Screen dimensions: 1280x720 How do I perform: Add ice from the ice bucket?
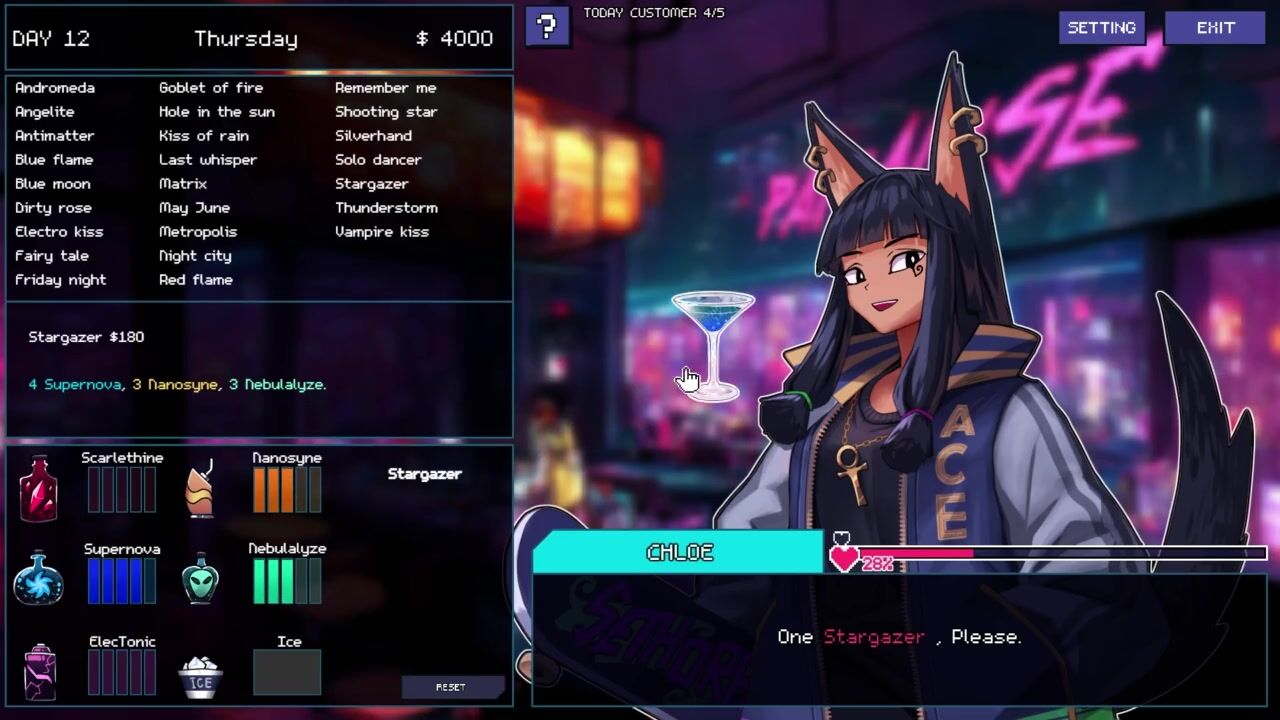pyautogui.click(x=201, y=676)
